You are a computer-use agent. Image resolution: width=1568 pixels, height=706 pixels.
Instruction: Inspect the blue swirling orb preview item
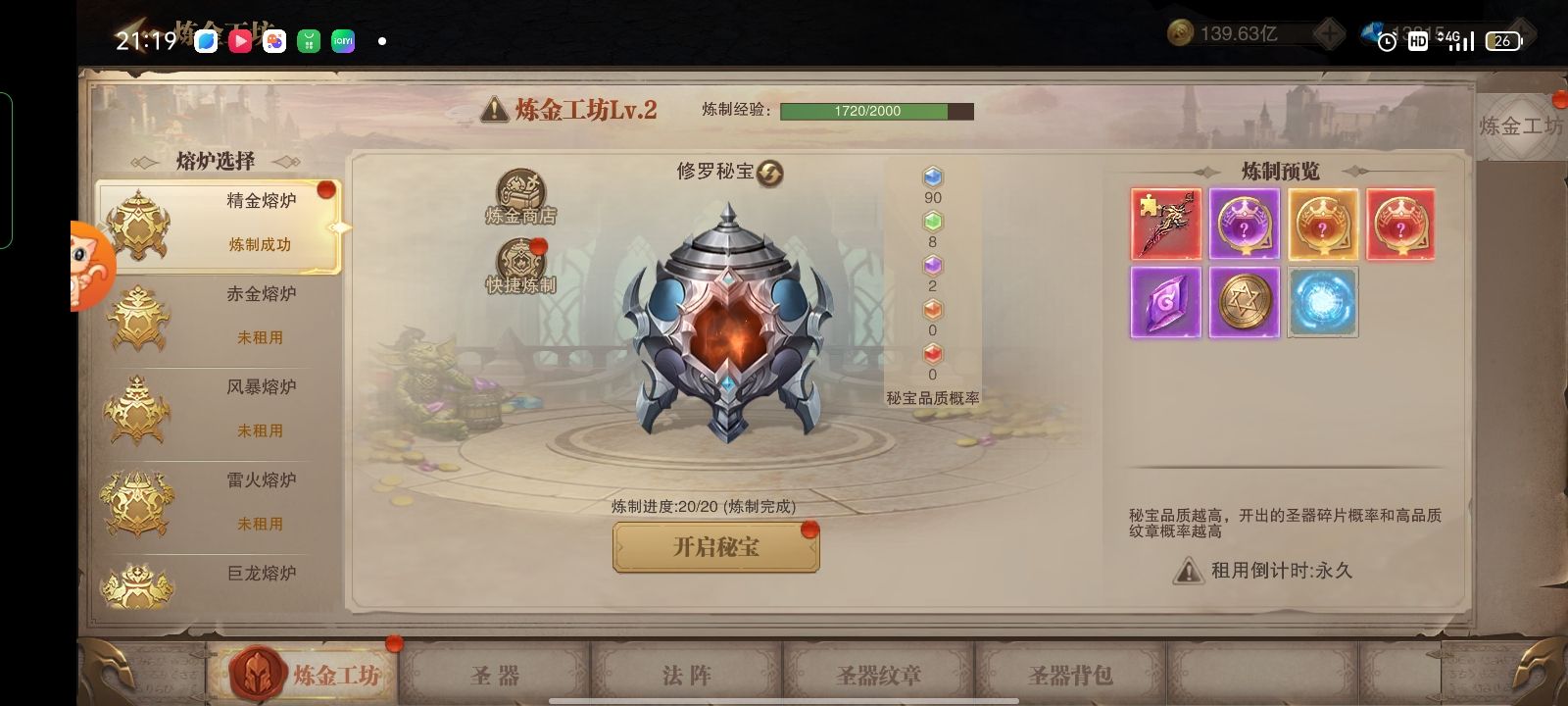[1323, 303]
